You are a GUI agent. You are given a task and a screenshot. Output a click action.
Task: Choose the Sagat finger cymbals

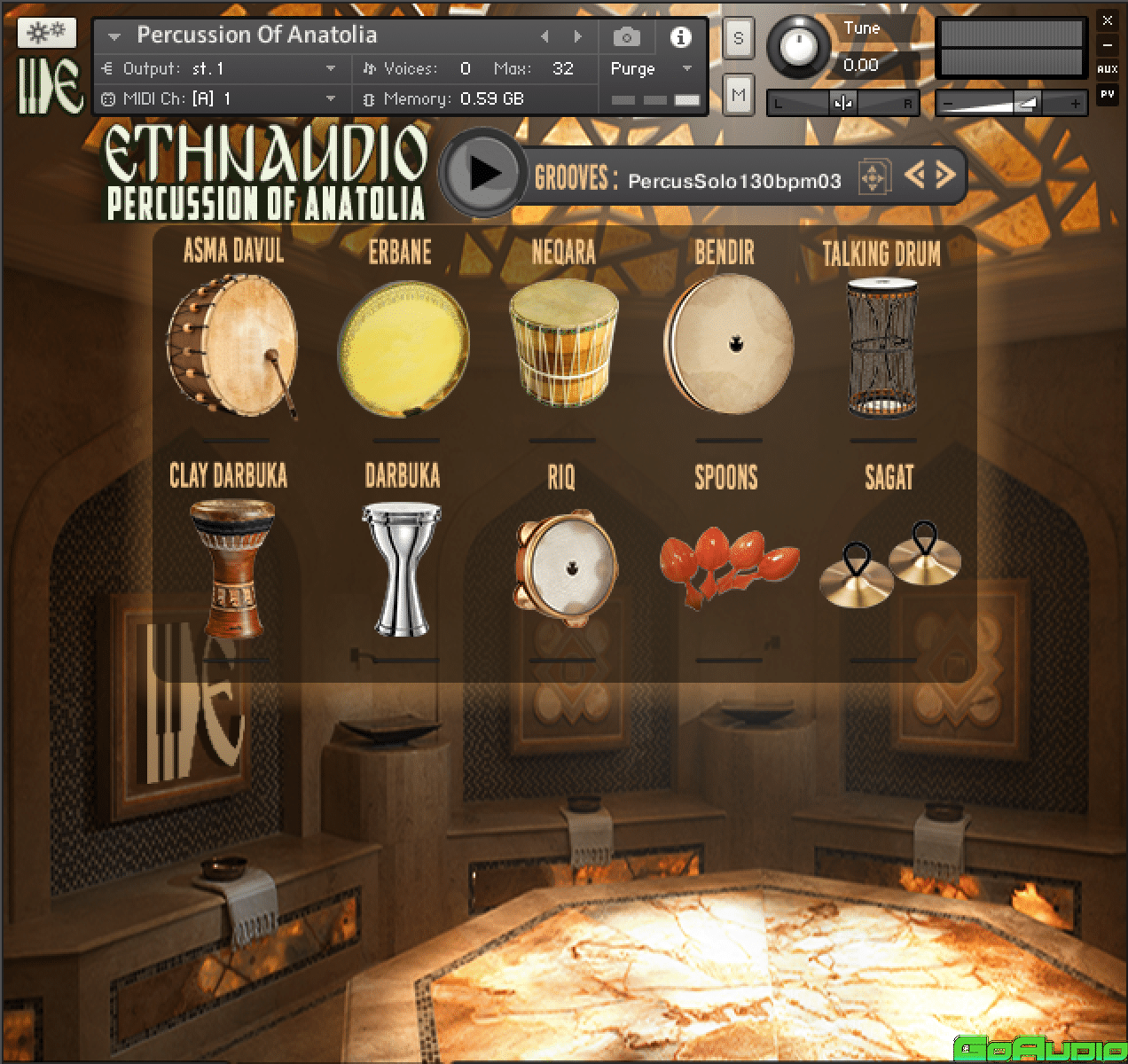[888, 565]
